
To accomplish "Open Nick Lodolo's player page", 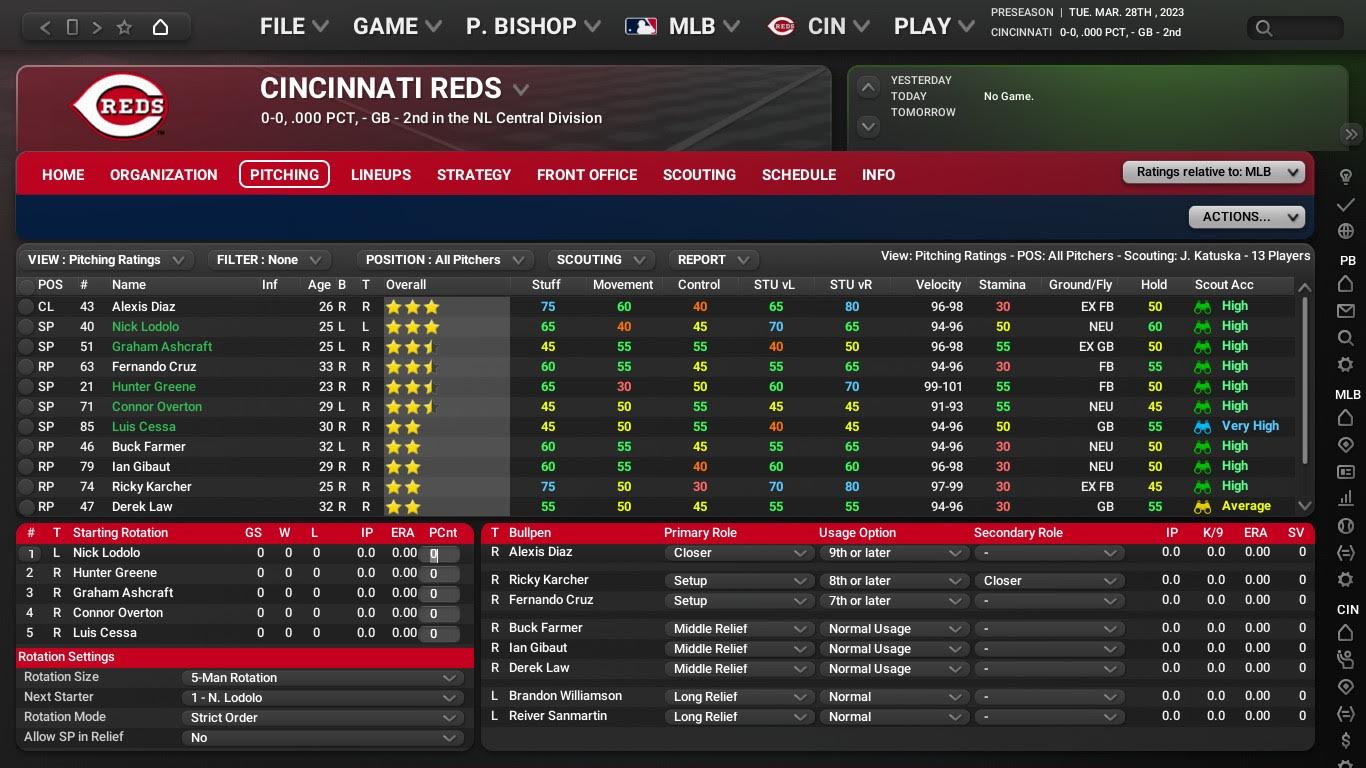I will pyautogui.click(x=145, y=326).
